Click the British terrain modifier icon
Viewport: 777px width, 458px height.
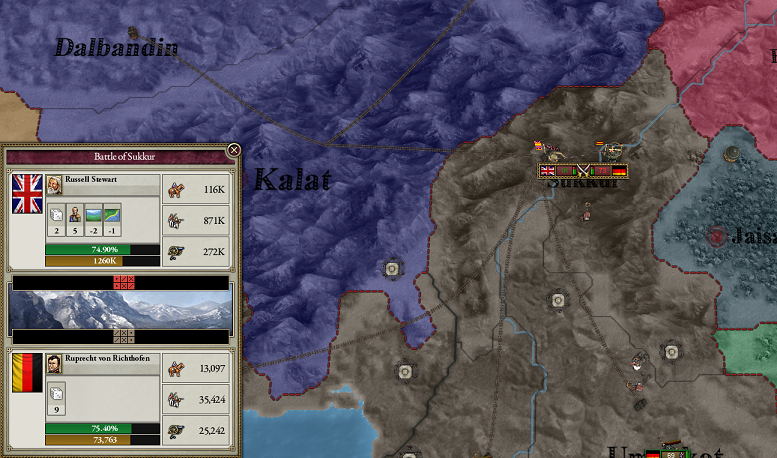click(93, 213)
